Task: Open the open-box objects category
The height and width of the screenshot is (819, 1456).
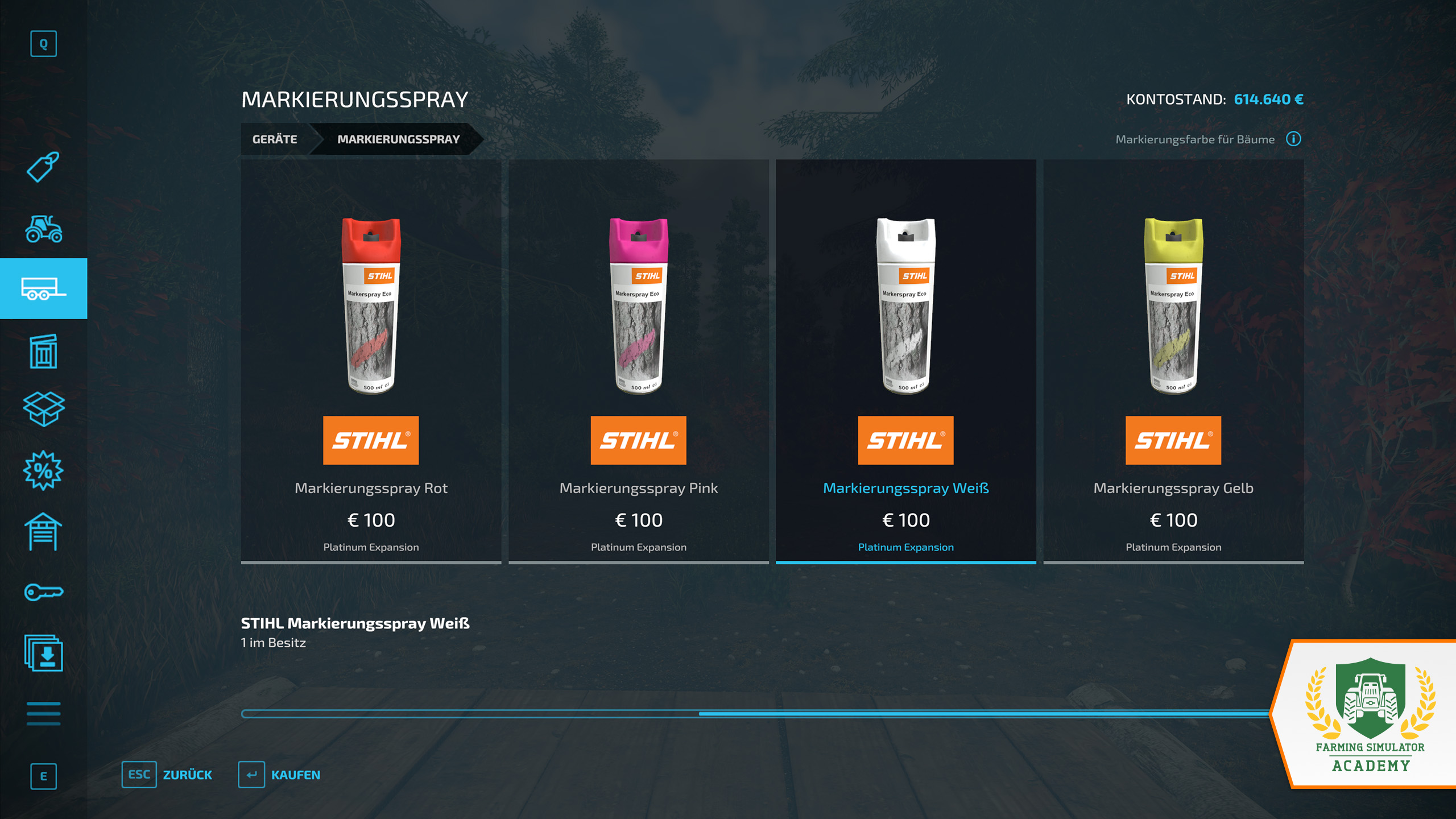Action: [x=43, y=409]
